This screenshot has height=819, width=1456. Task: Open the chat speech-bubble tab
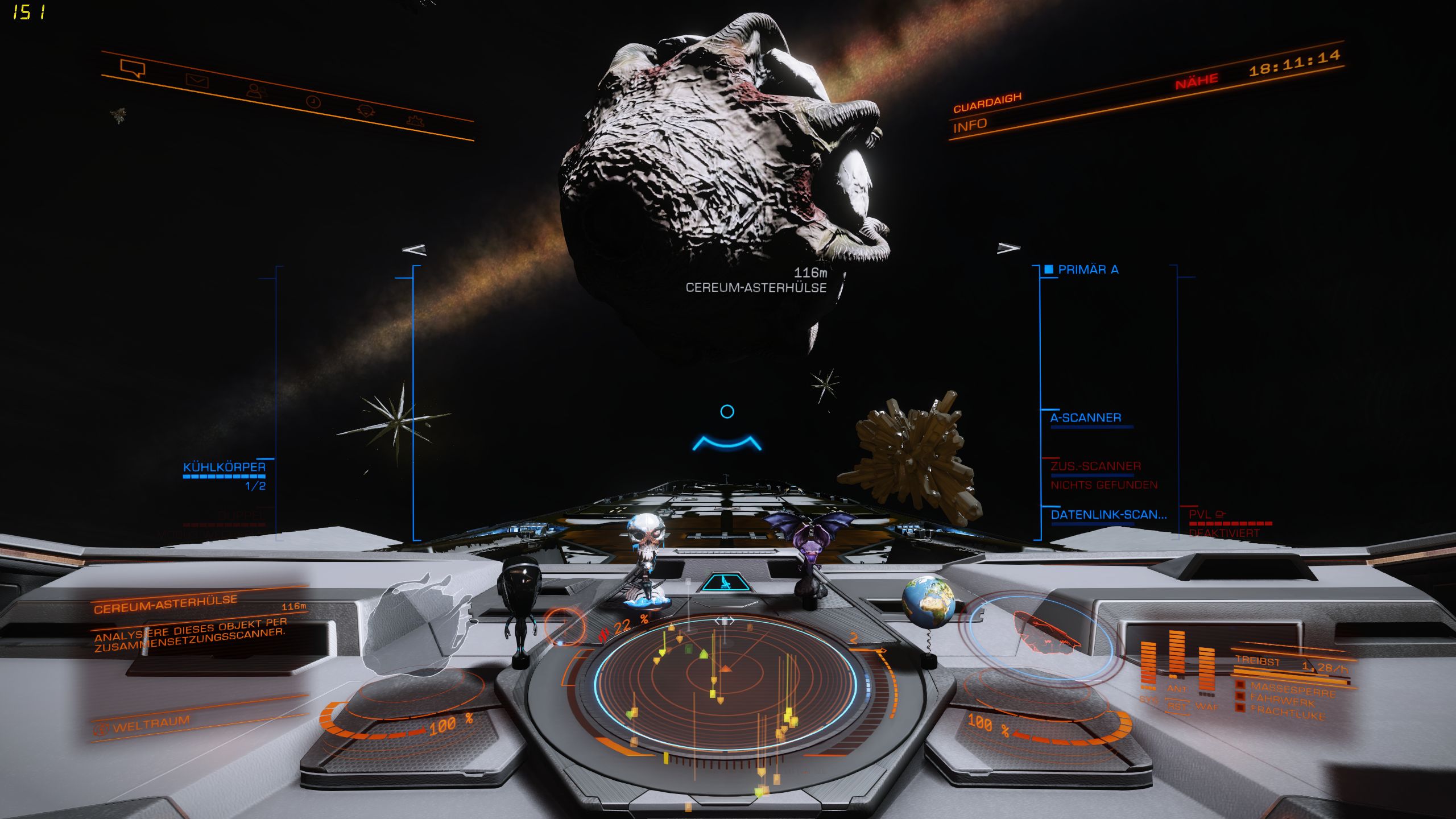(133, 69)
